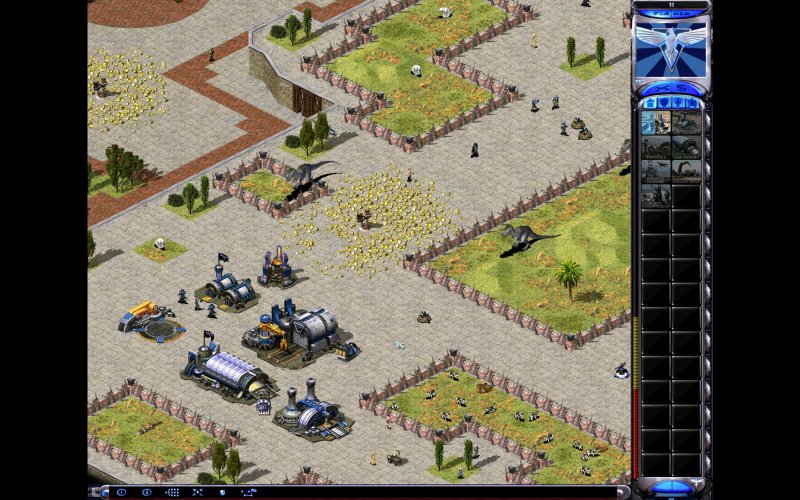Viewport: 800px width, 500px height.
Task: Select the Airforce Command build icon
Action: pyautogui.click(x=655, y=173)
